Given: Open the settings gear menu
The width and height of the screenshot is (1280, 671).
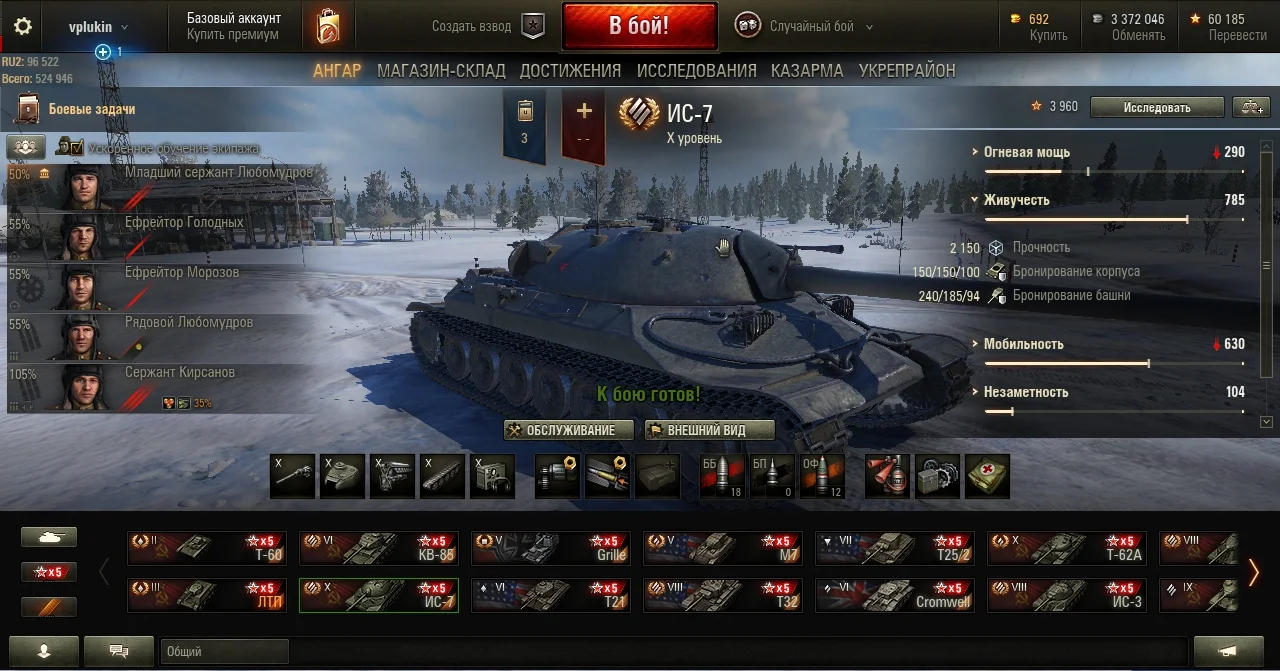Looking at the screenshot, I should [x=22, y=27].
